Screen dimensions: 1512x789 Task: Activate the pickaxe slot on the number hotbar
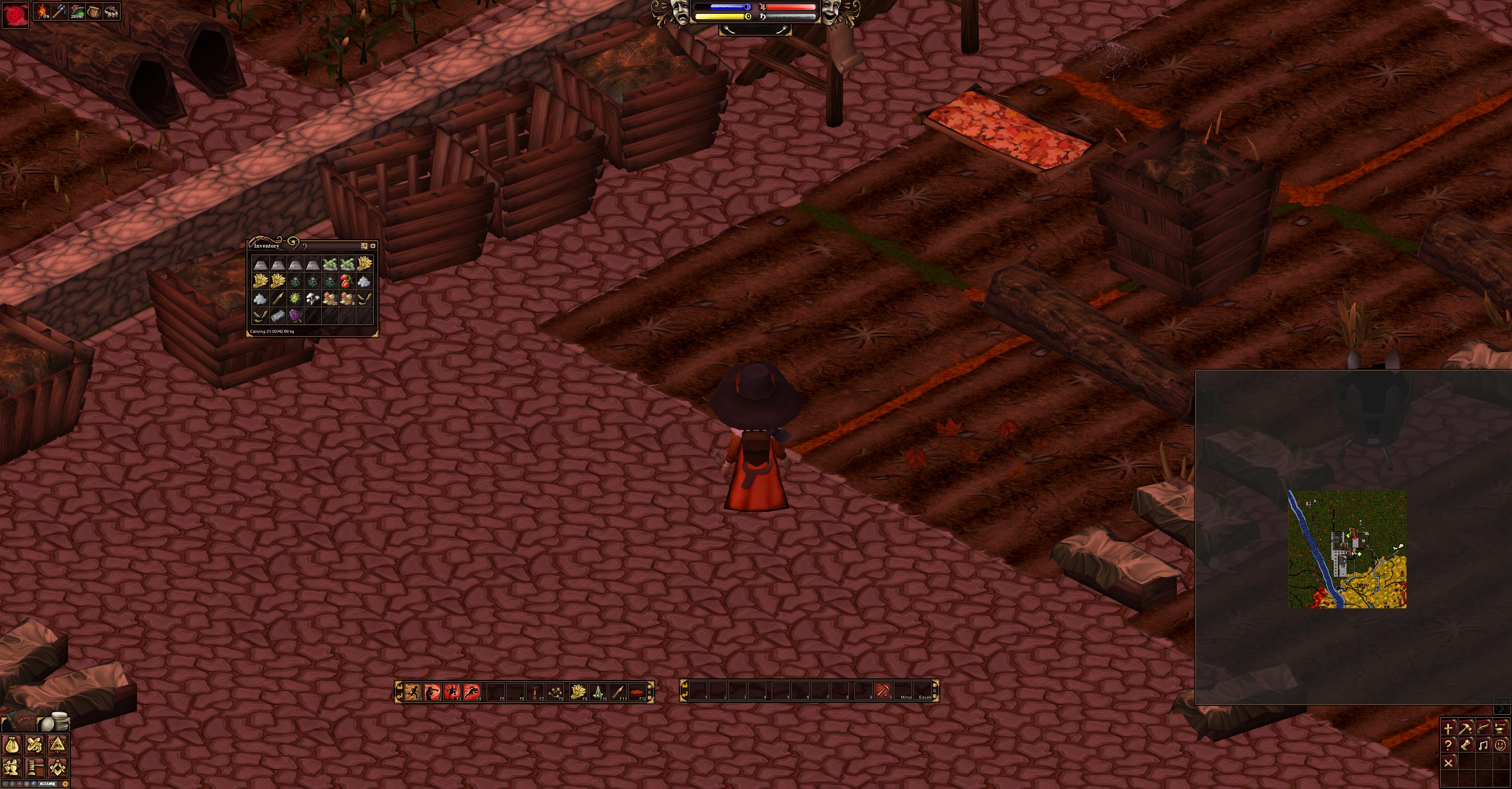coord(883,691)
